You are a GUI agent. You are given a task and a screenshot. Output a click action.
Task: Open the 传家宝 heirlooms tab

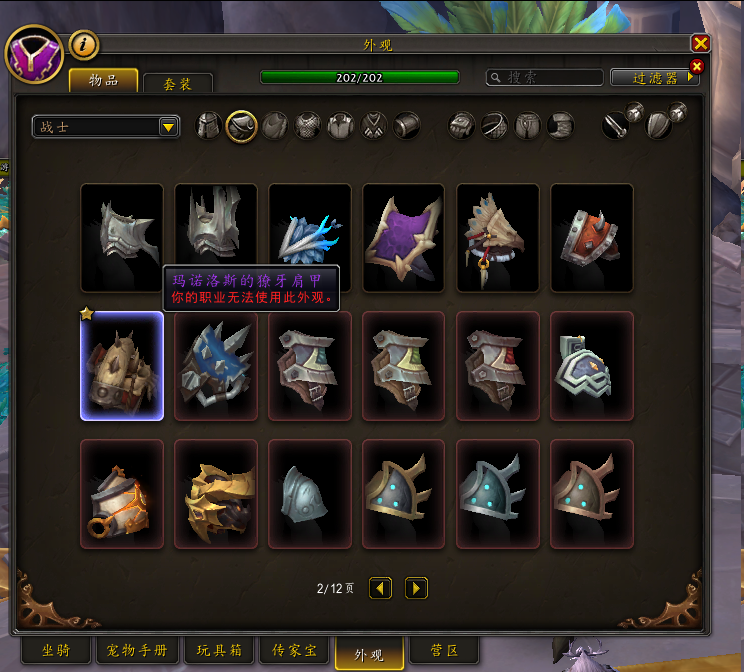tap(294, 651)
